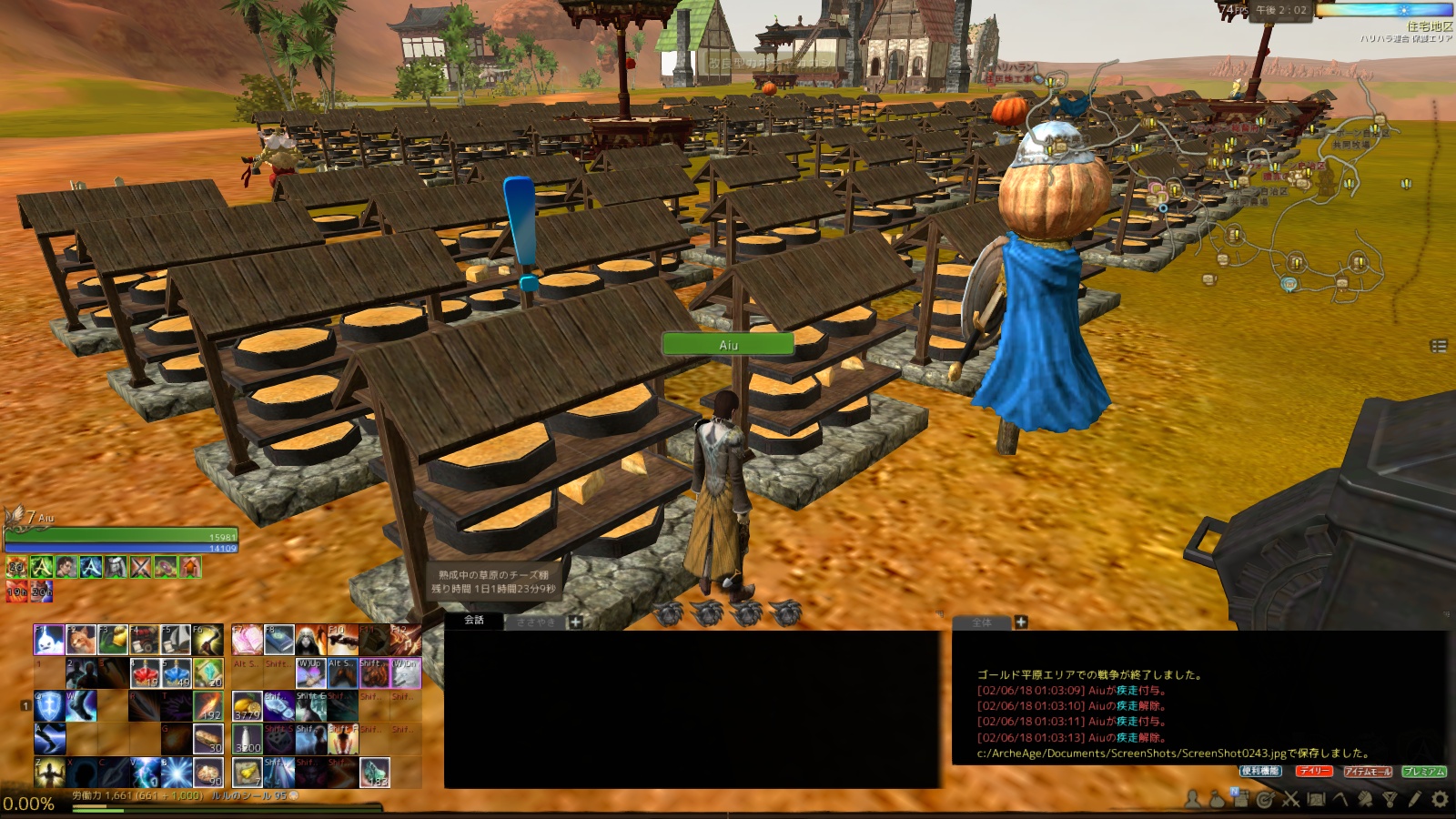Viewport: 1456px width, 819px height.
Task: Open the red デイリー daily button
Action: (x=1314, y=771)
